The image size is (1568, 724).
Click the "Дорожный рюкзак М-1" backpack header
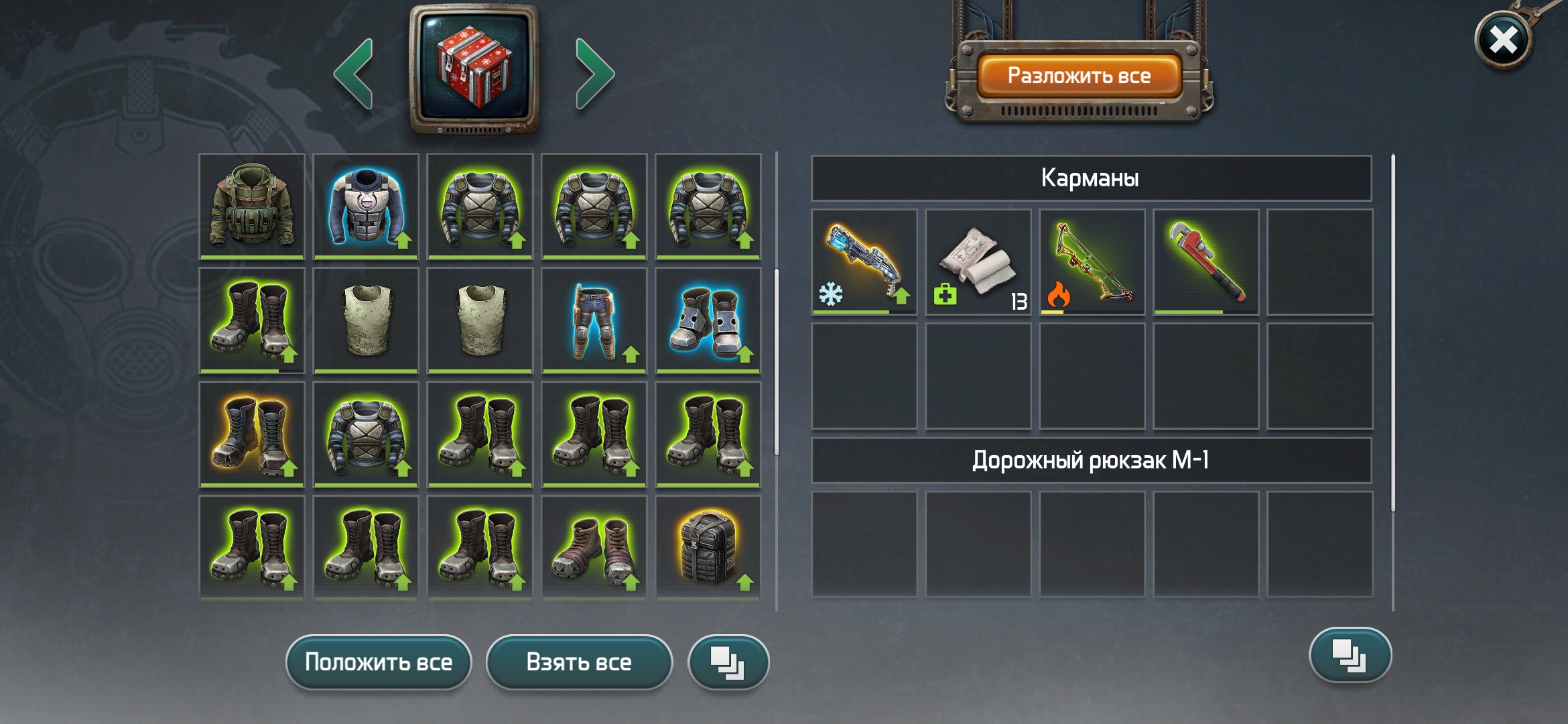tap(1091, 461)
